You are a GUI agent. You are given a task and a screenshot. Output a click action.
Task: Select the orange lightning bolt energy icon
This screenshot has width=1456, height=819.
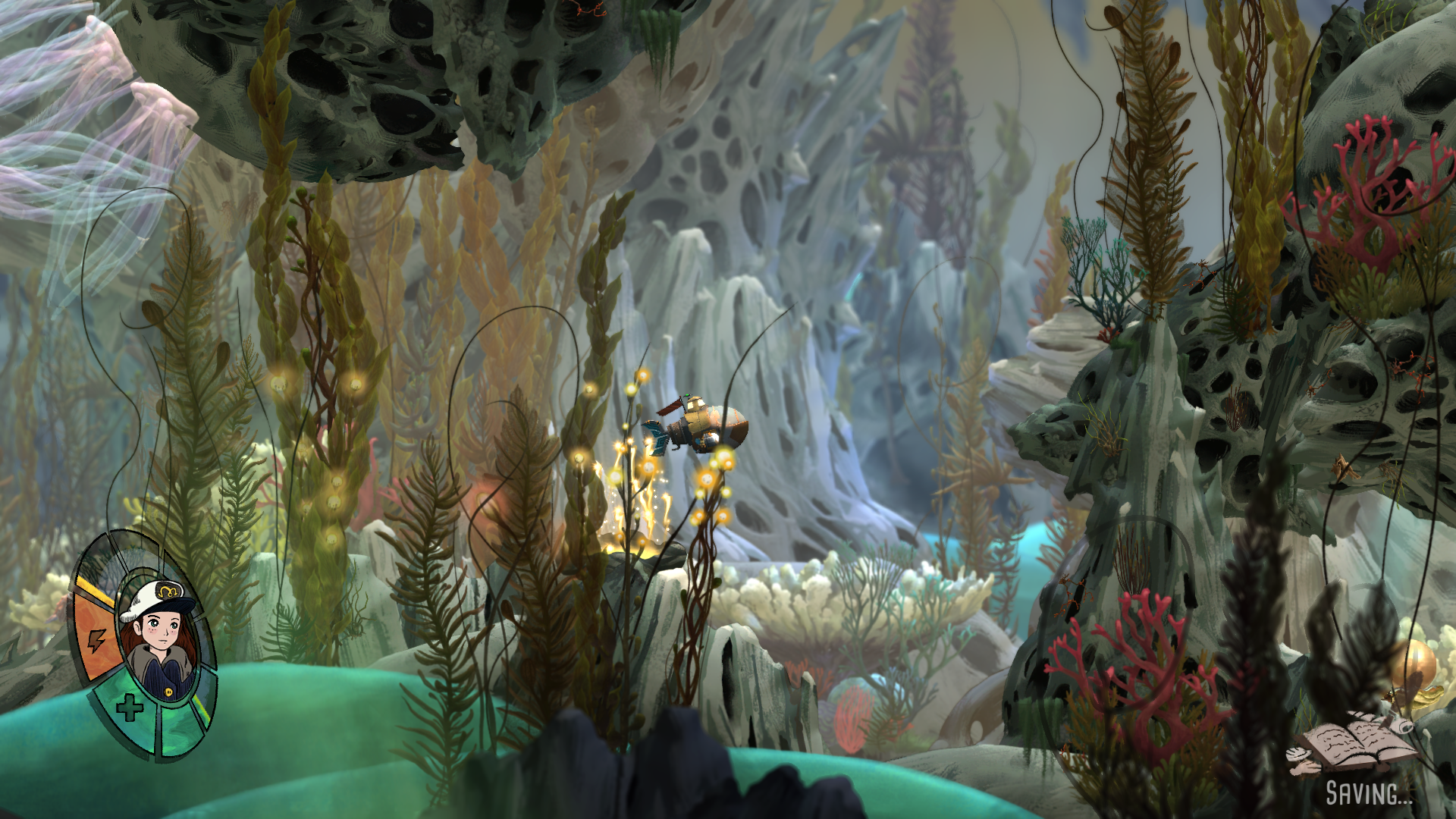click(x=96, y=641)
